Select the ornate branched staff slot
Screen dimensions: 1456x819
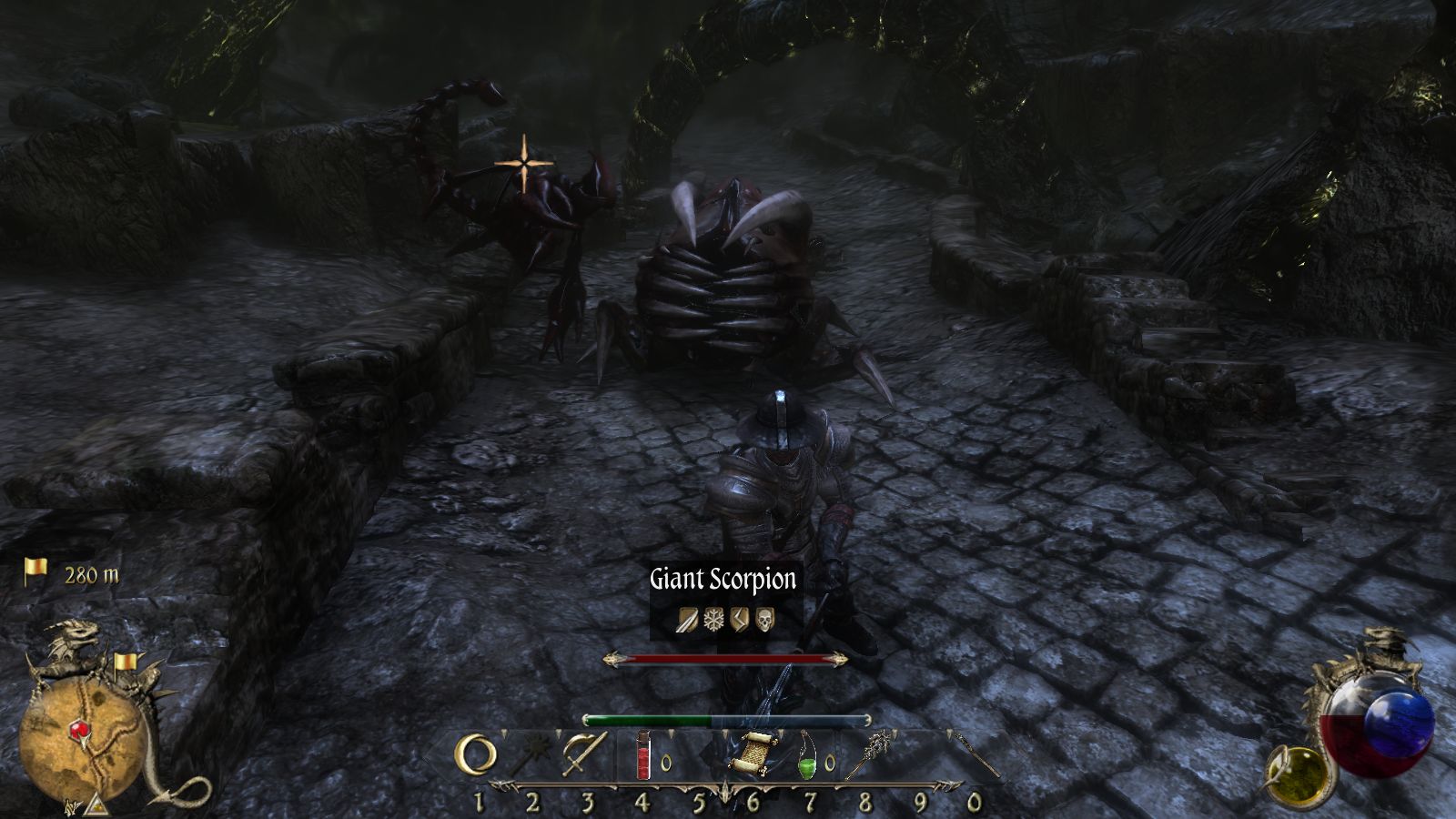click(x=866, y=753)
